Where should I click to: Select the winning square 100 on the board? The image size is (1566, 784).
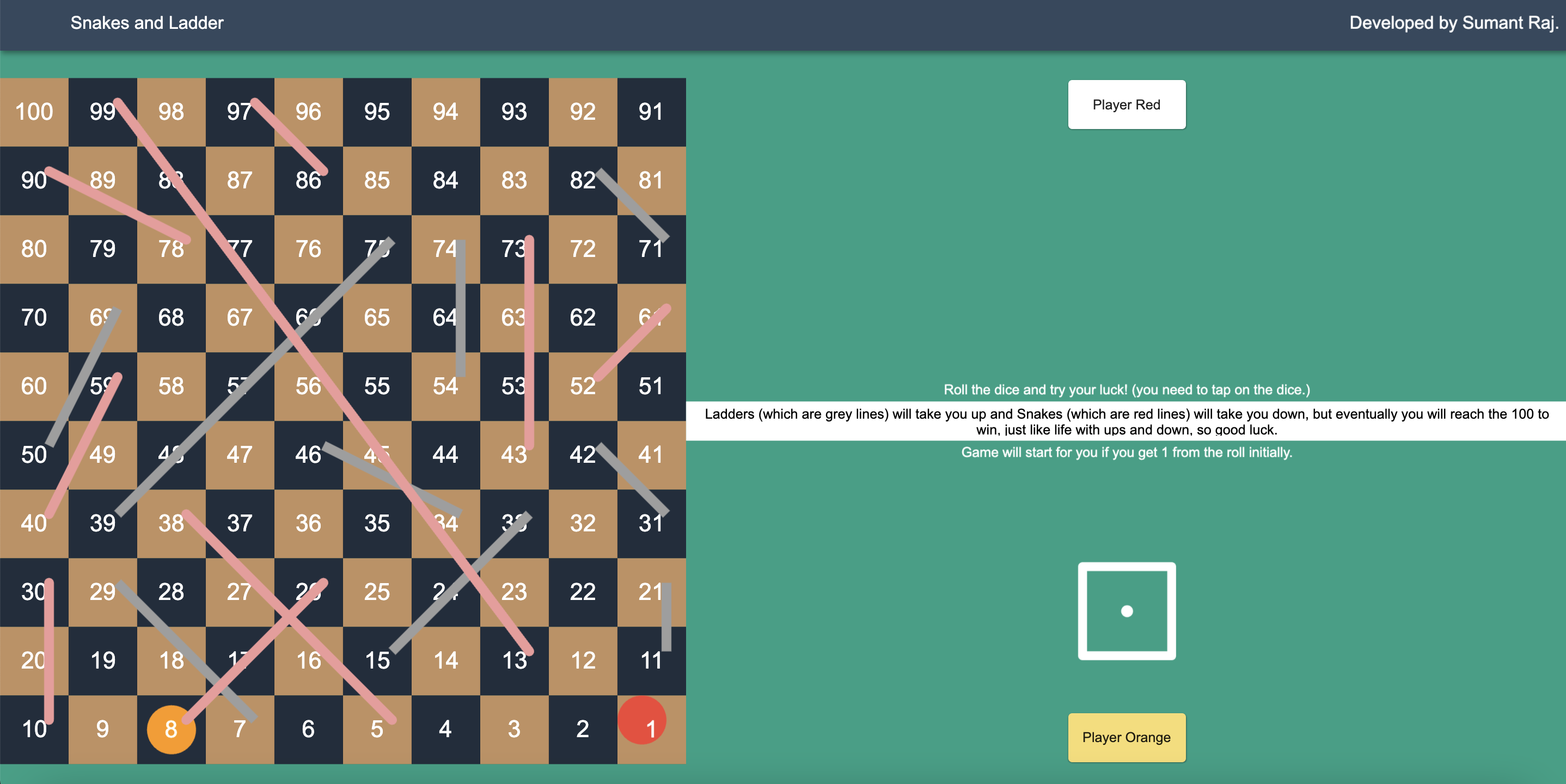click(x=34, y=112)
